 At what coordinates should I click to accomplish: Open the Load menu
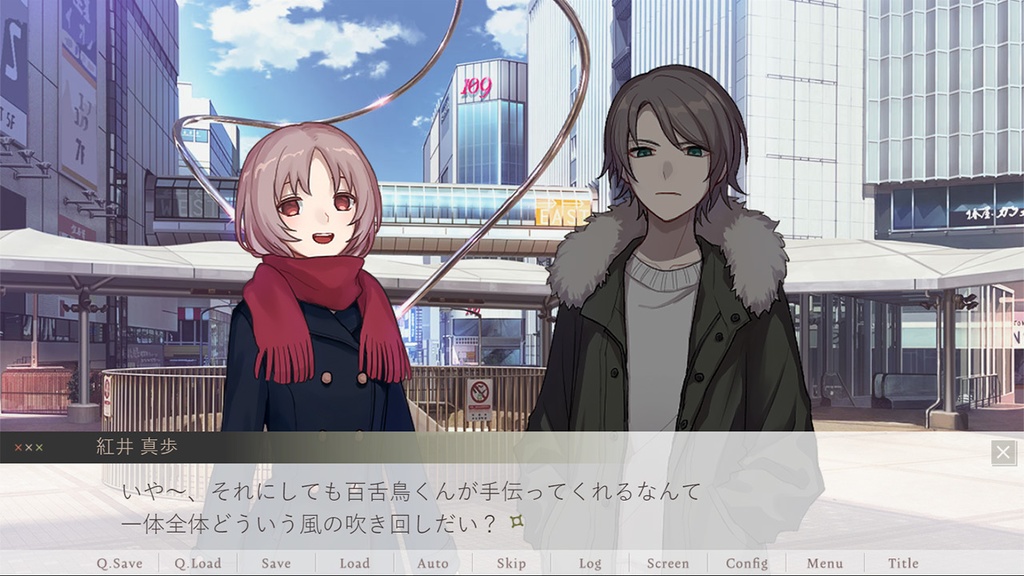(x=354, y=563)
